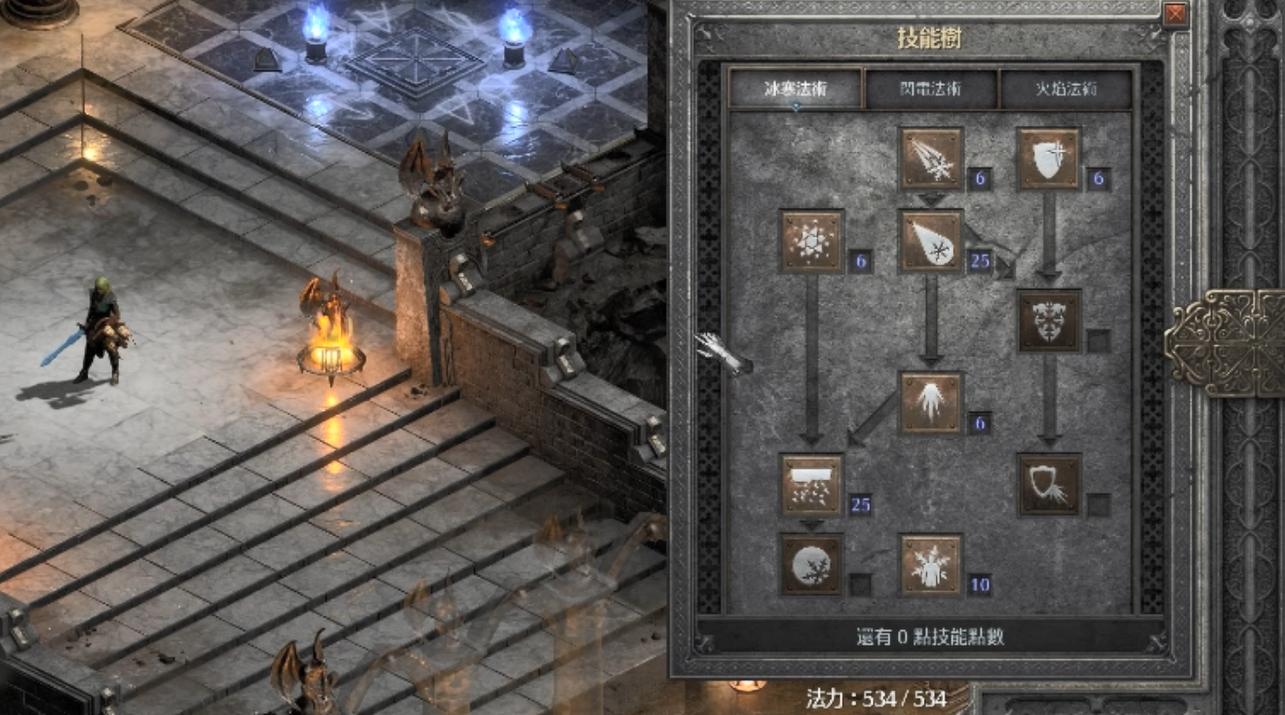
Task: Switch to the 冰寒法術 cold spells tab
Action: click(x=795, y=89)
